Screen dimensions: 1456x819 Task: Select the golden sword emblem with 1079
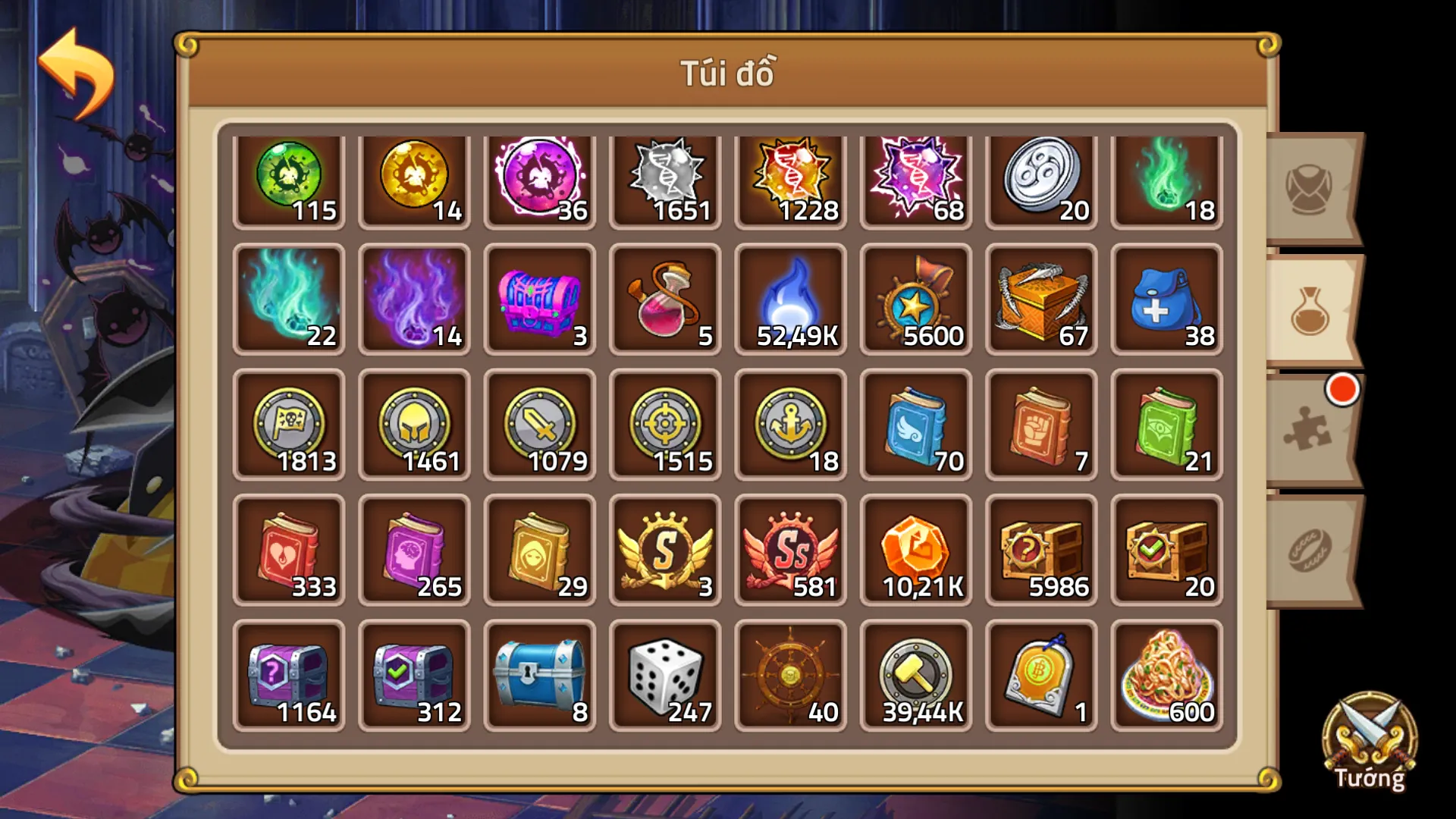[540, 425]
